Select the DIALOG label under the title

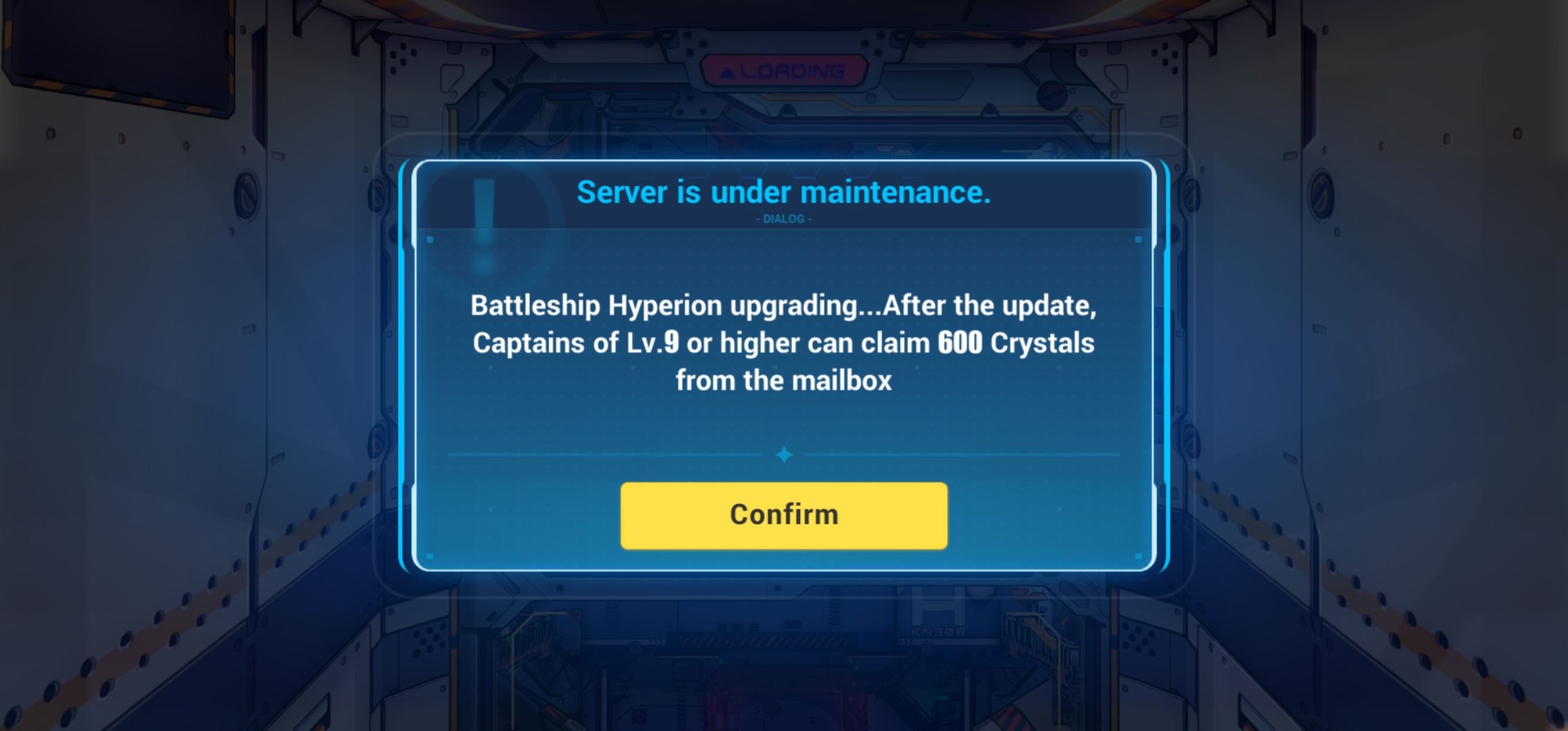coord(783,219)
